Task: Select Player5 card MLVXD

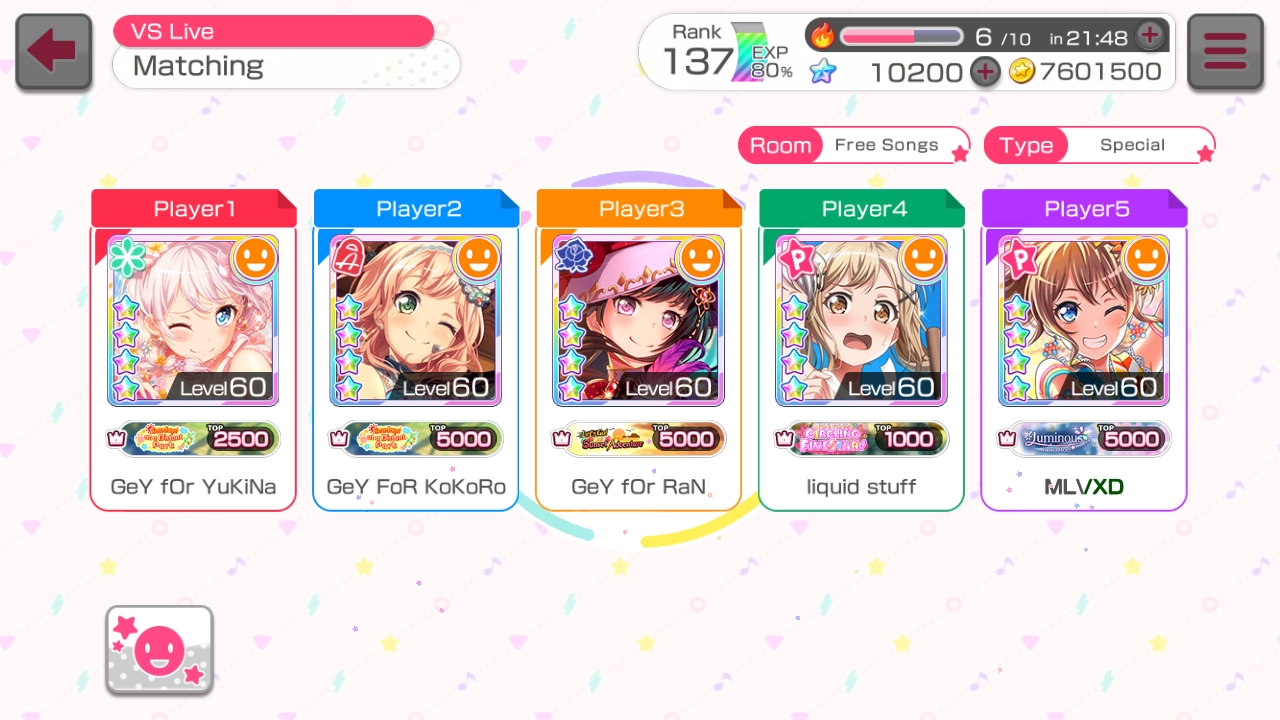Action: click(x=1084, y=350)
